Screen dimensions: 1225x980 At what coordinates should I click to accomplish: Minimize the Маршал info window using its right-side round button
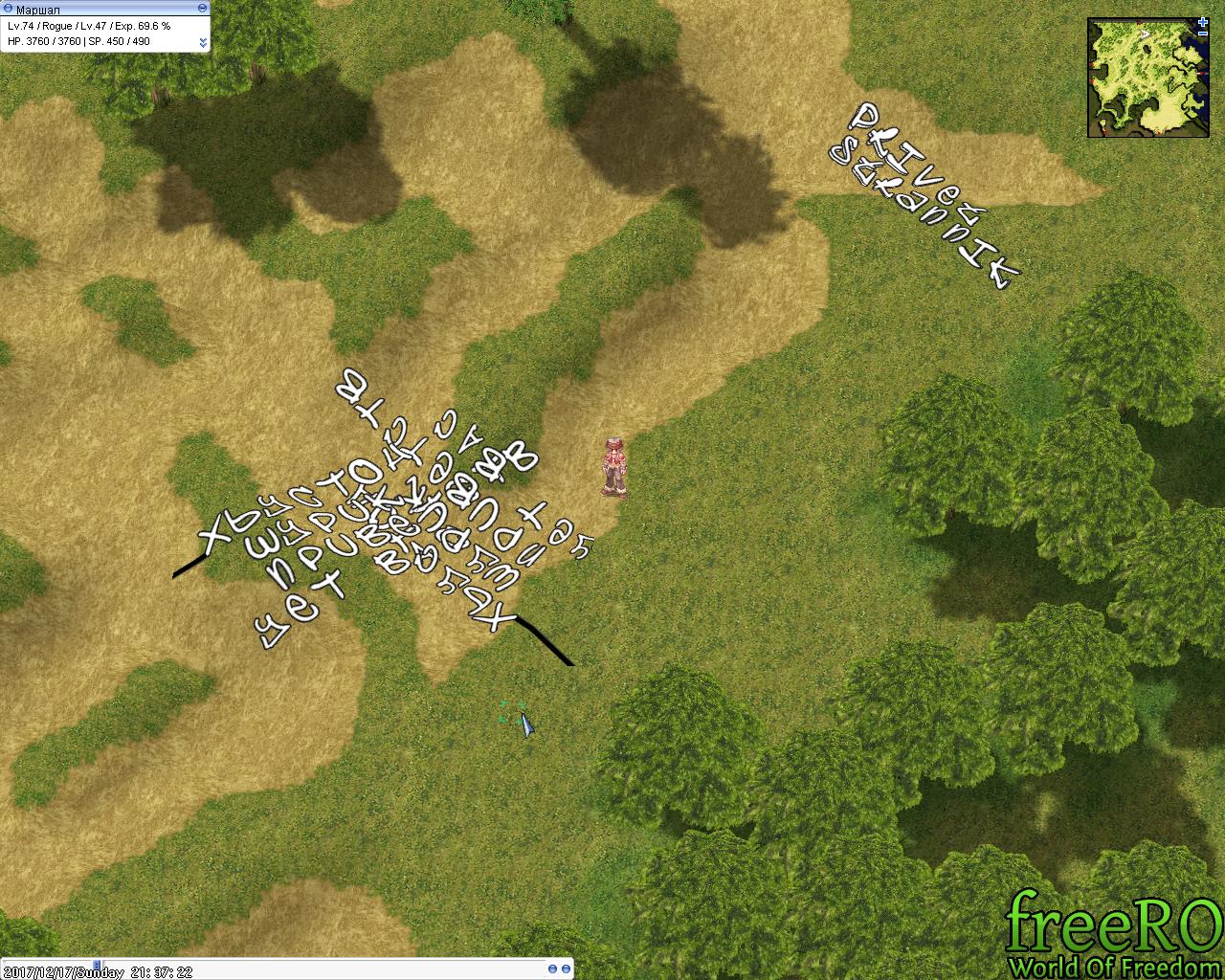click(202, 8)
